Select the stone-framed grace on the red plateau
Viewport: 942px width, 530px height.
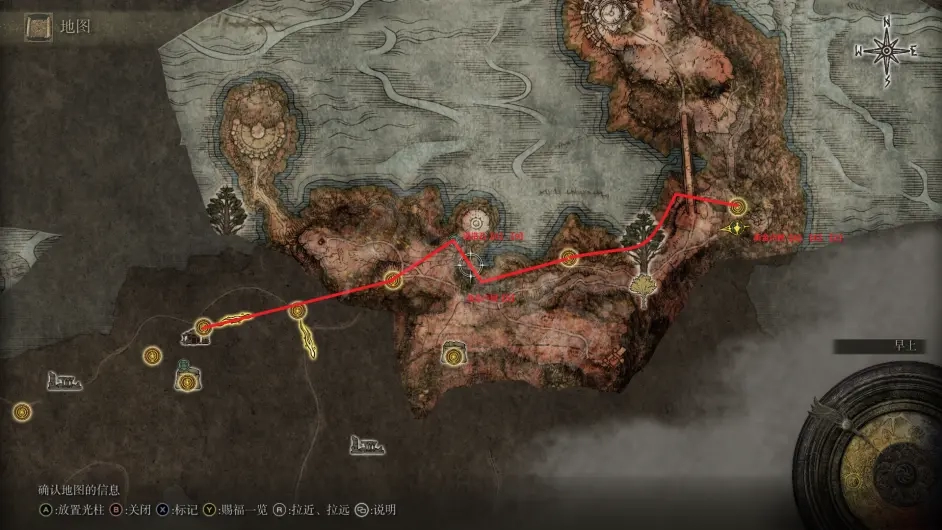pyautogui.click(x=455, y=353)
